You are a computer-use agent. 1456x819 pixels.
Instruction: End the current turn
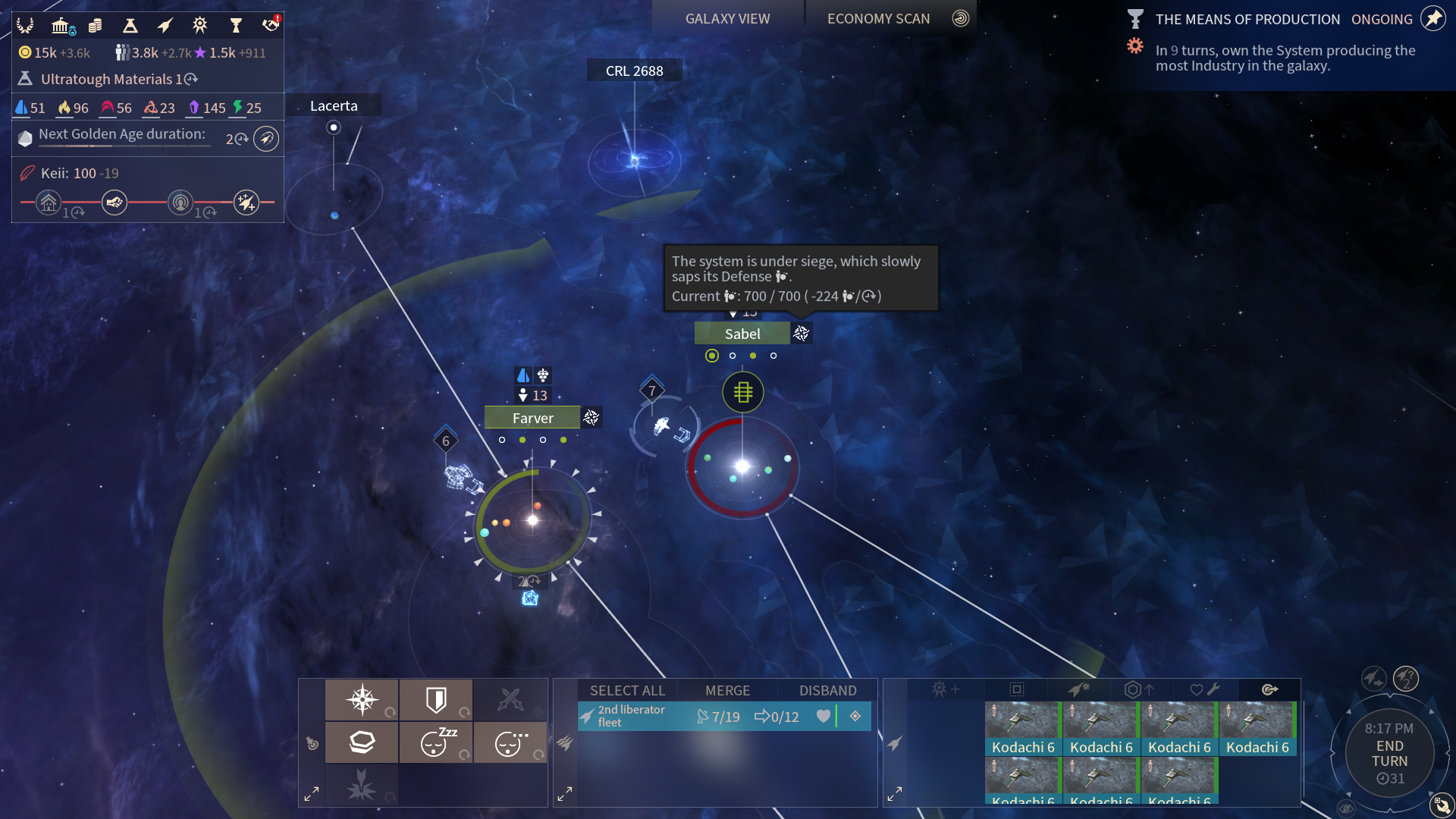tap(1389, 754)
